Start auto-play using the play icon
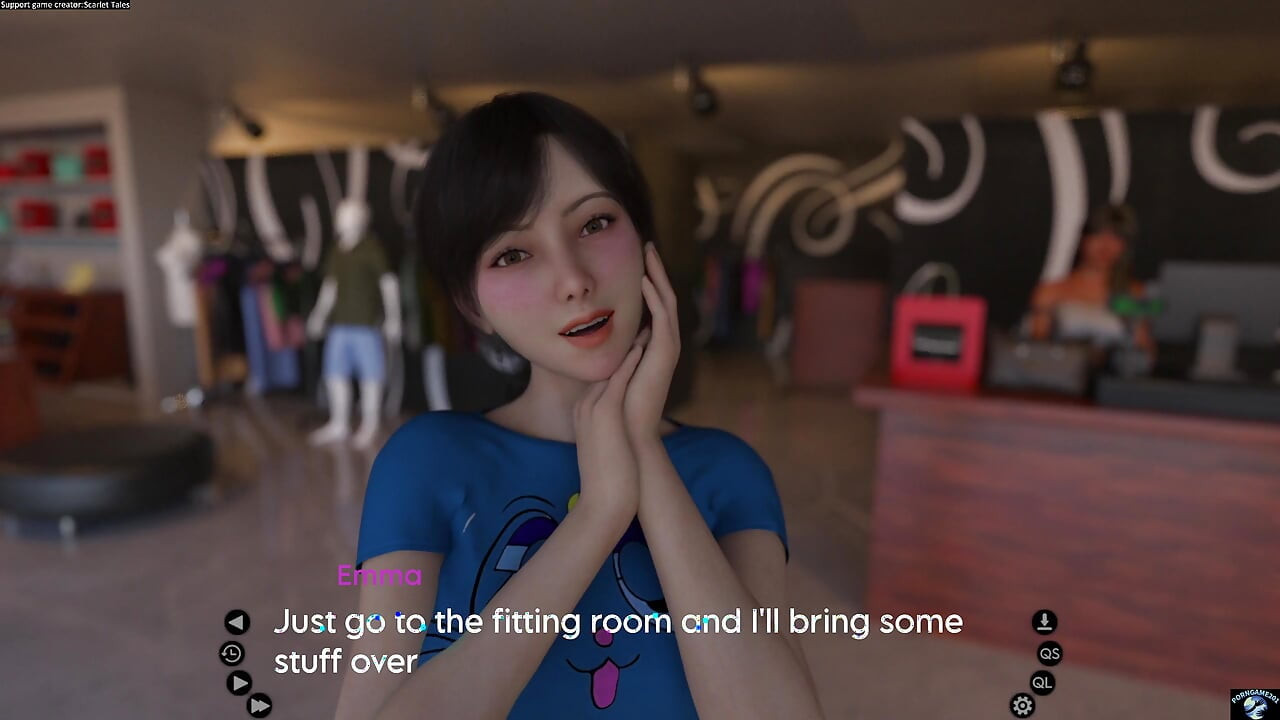The height and width of the screenshot is (720, 1280). [239, 685]
